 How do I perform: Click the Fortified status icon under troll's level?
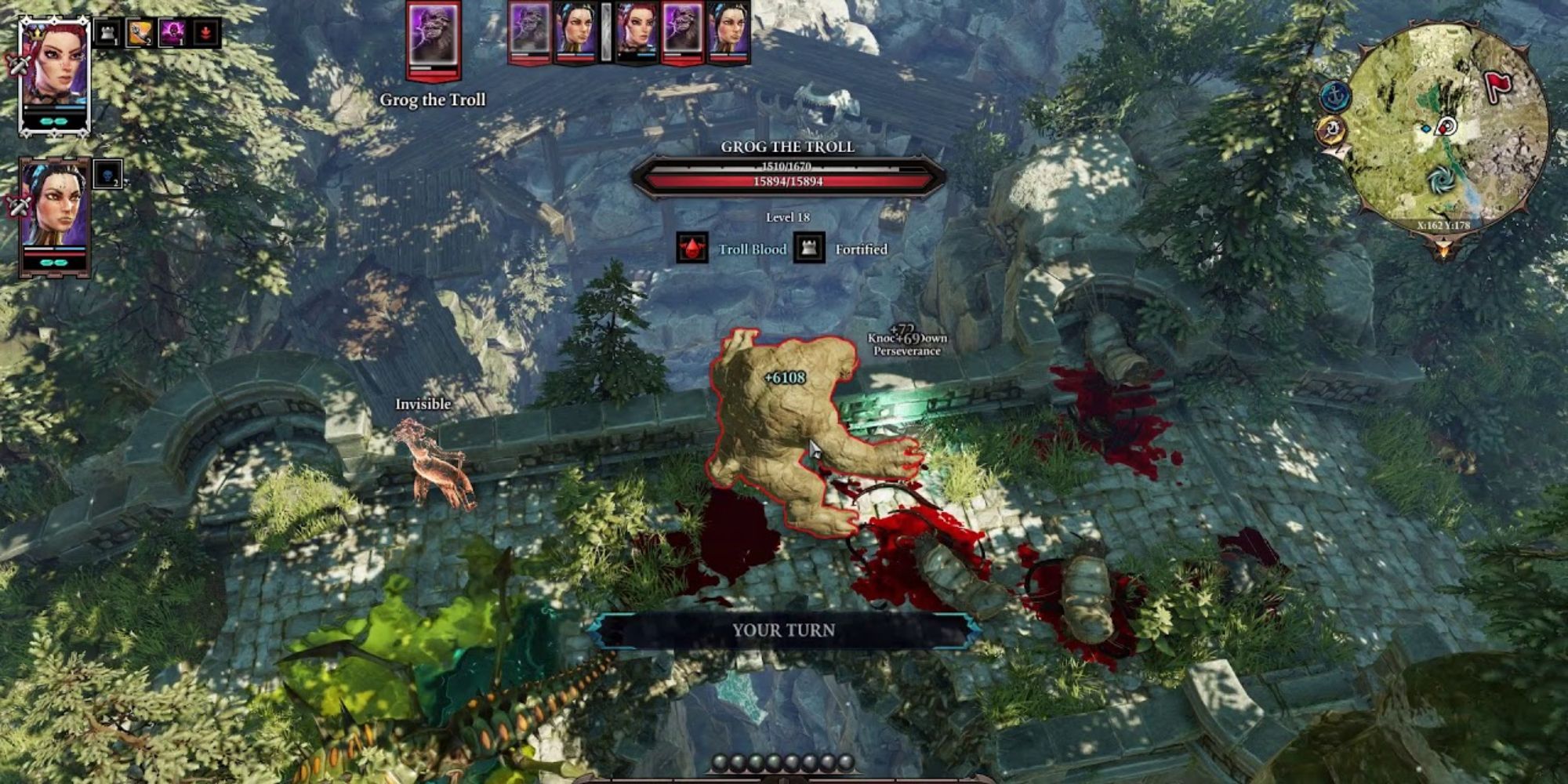coord(808,249)
